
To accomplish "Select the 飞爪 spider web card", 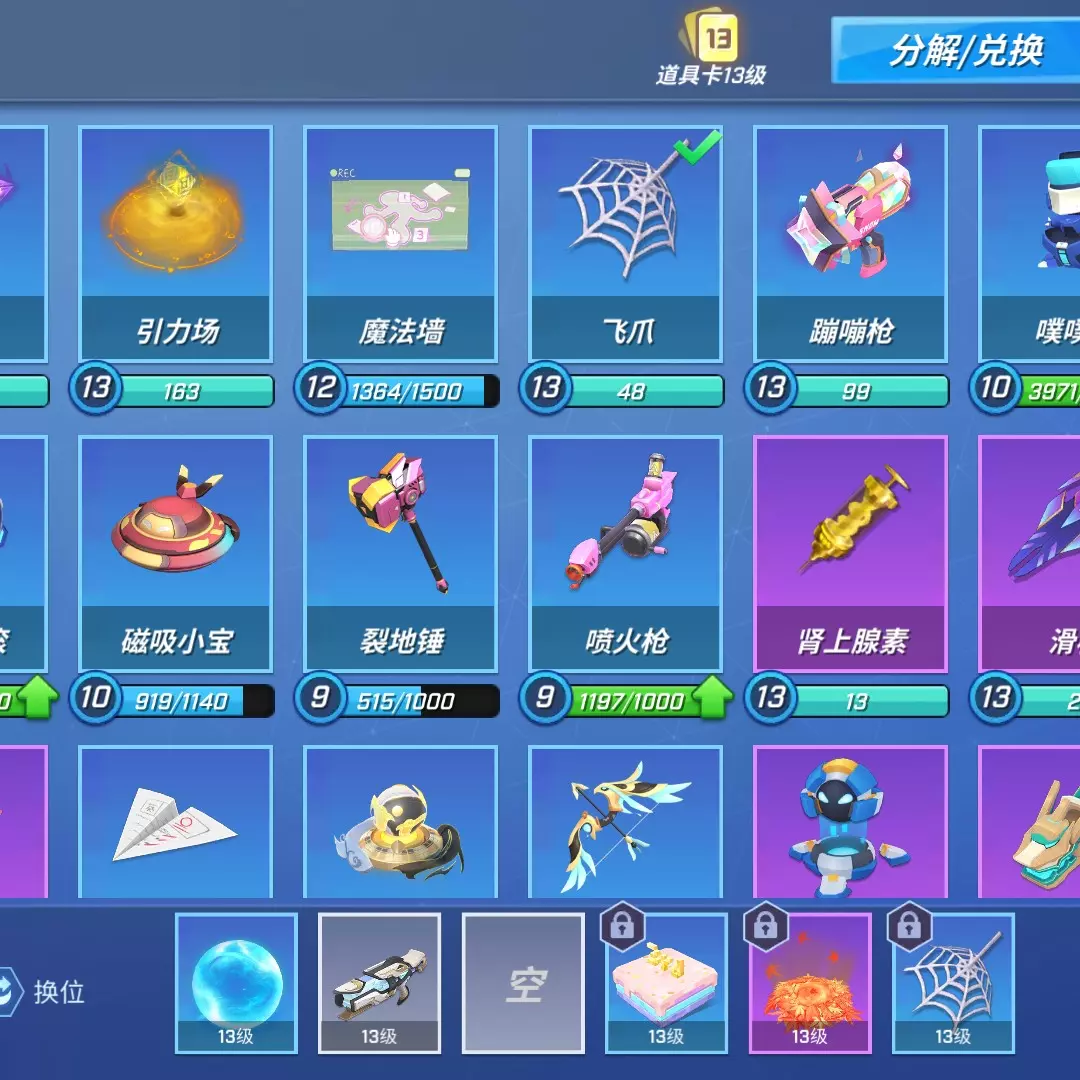I will 625,243.
